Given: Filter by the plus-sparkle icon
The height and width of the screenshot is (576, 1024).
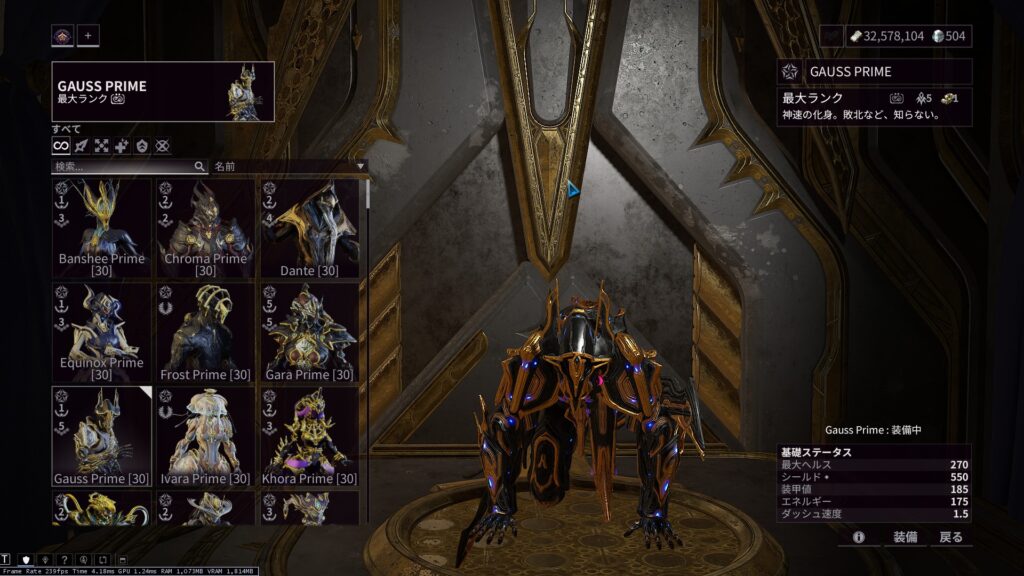Looking at the screenshot, I should [122, 146].
